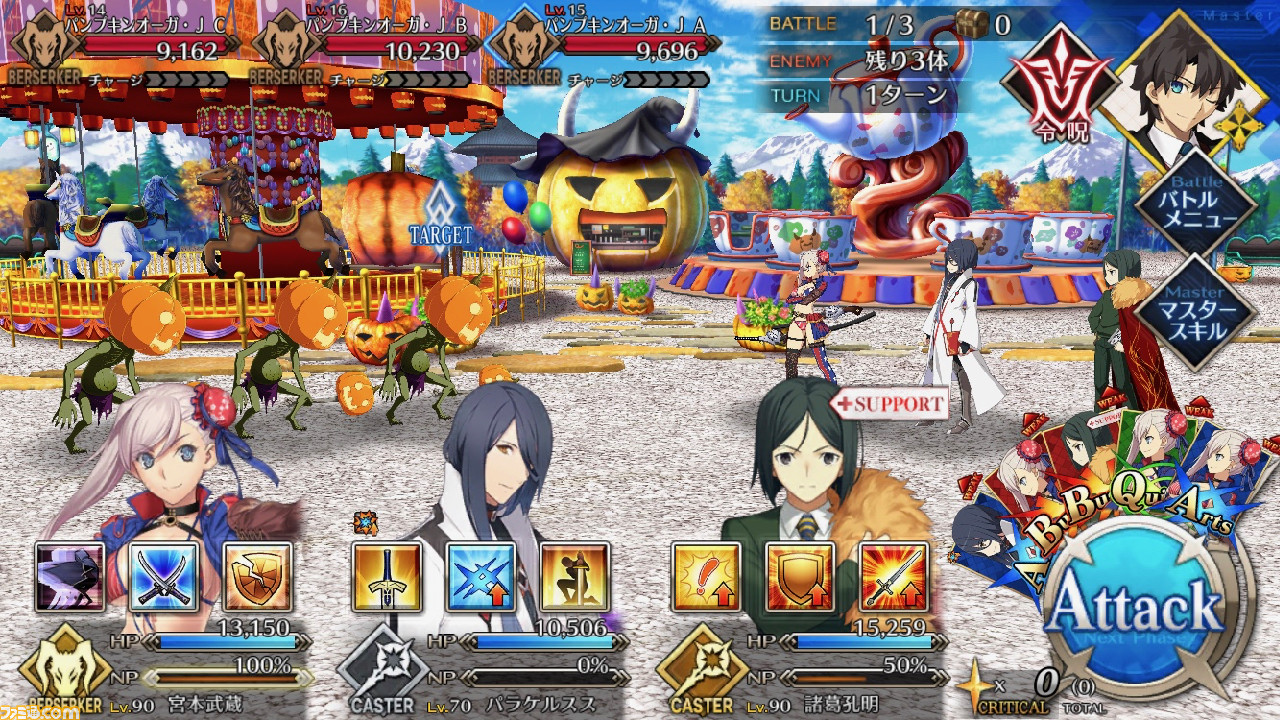Activate Musashi's dark figure first skill
Image resolution: width=1280 pixels, height=720 pixels.
coord(69,577)
